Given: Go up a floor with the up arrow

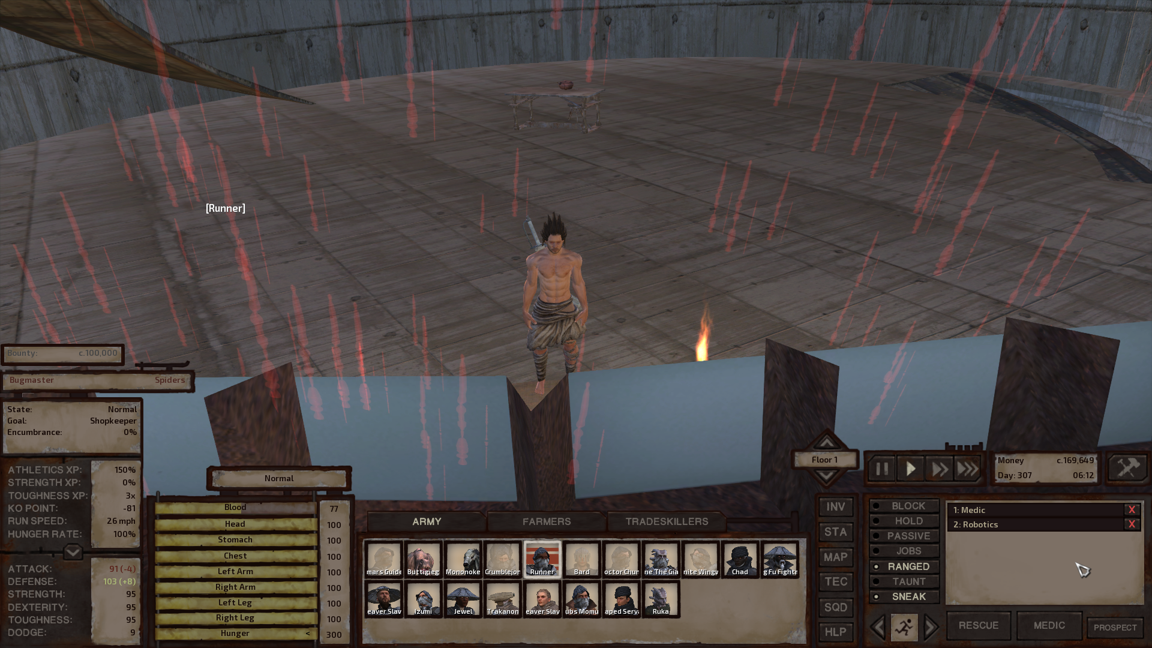Looking at the screenshot, I should [826, 442].
